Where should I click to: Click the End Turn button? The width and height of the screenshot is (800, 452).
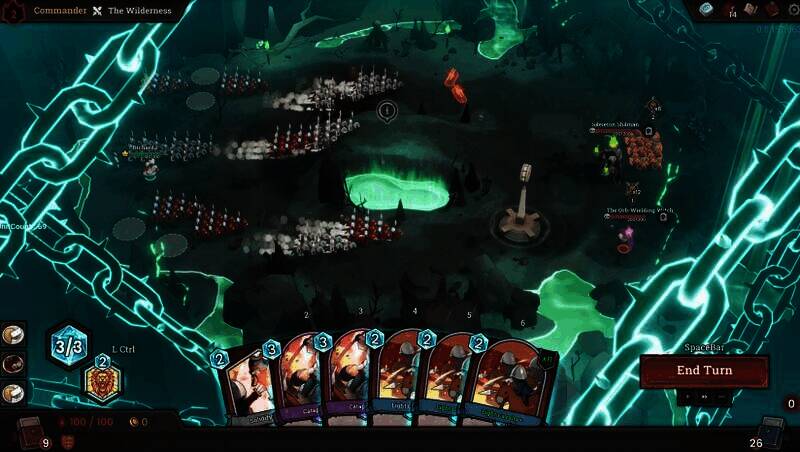[x=704, y=371]
